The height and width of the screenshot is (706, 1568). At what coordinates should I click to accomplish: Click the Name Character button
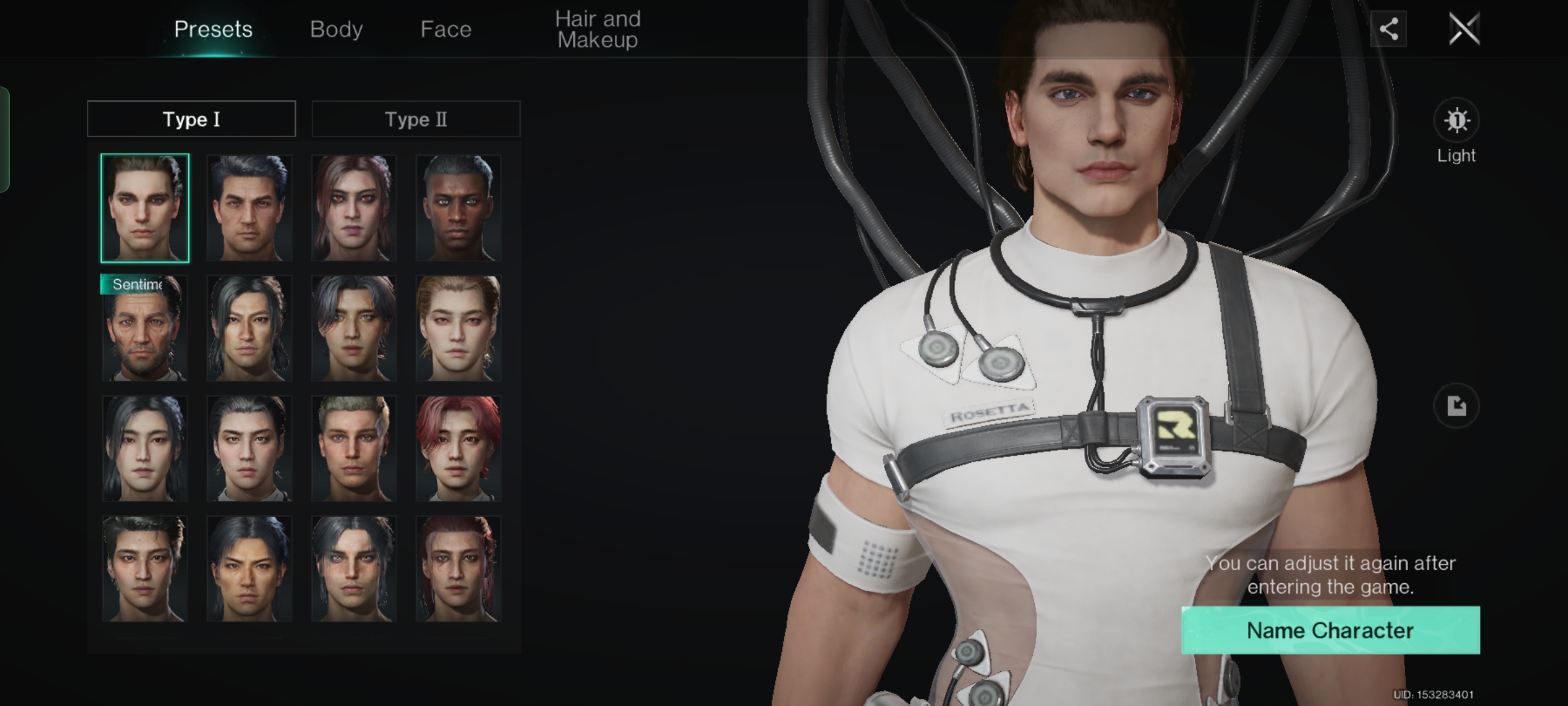tap(1330, 630)
